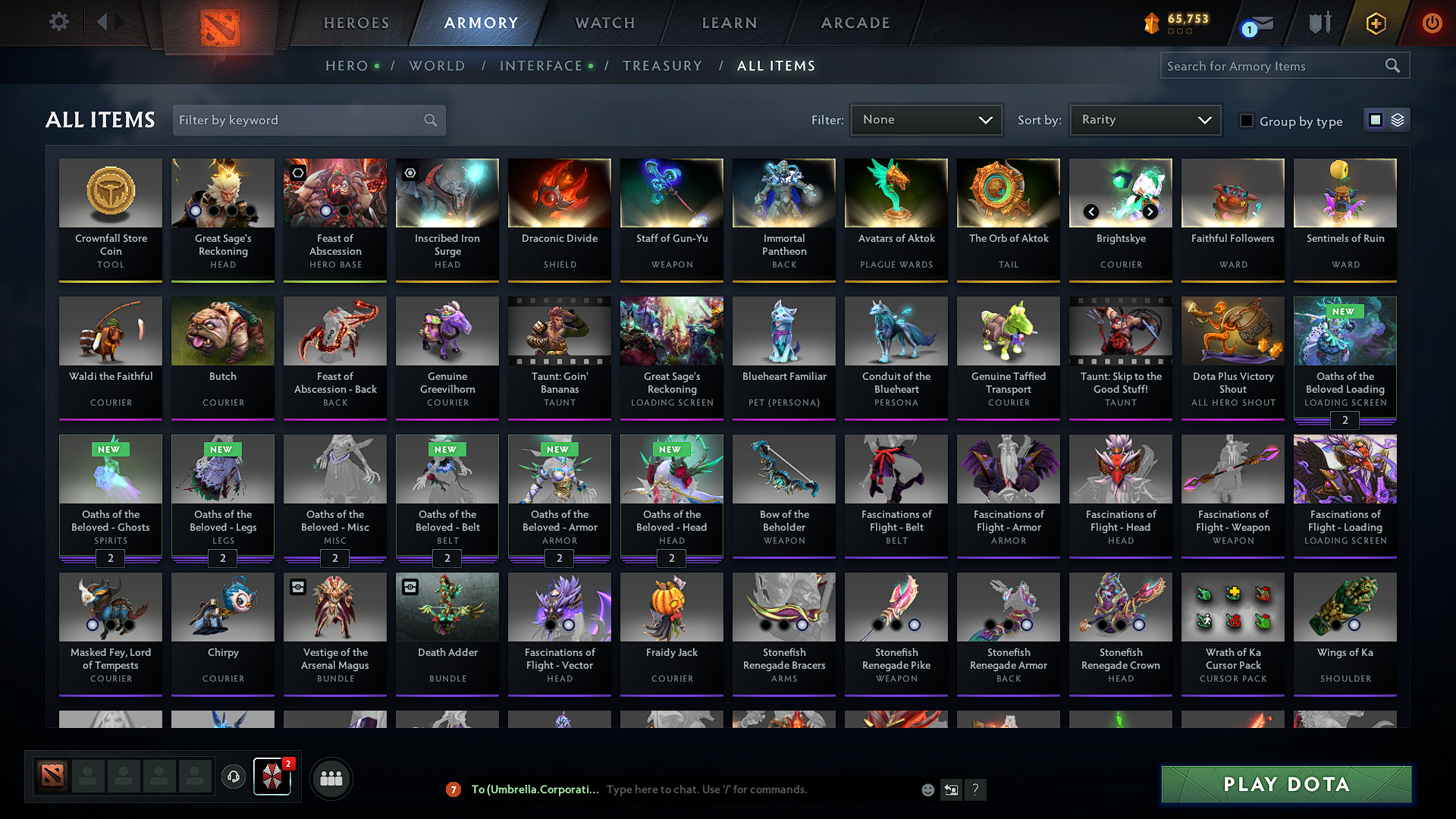Click the help question mark icon
The width and height of the screenshot is (1456, 819).
click(x=976, y=789)
